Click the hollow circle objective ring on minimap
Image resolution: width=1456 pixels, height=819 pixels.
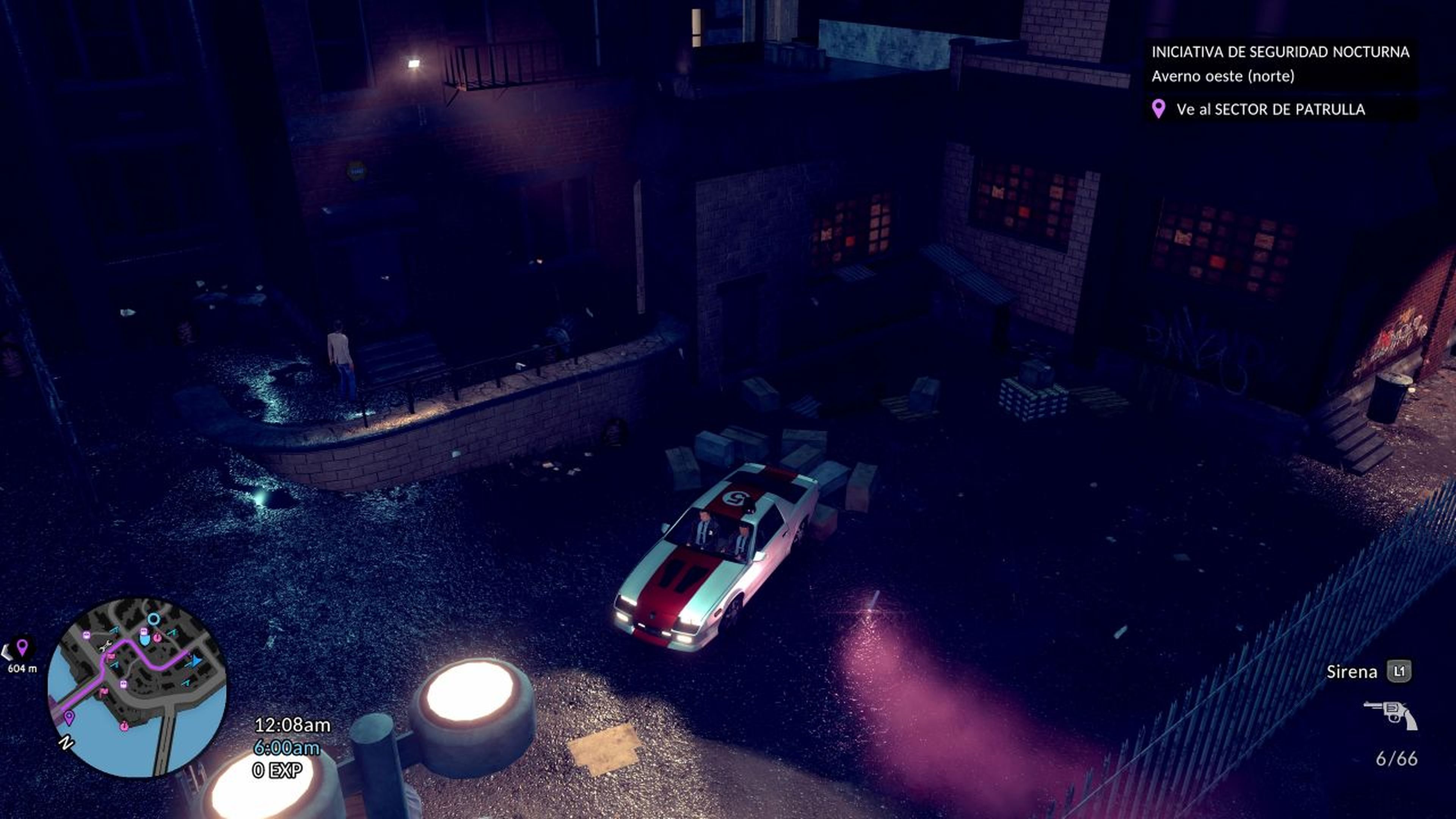point(154,619)
